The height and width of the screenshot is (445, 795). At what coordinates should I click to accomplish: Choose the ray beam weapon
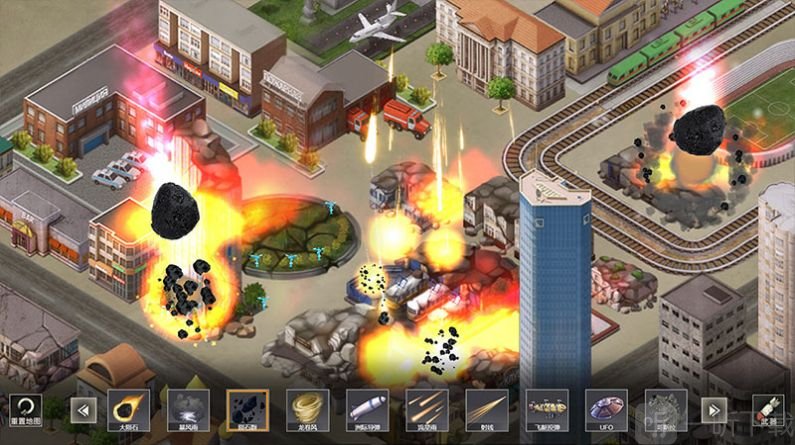click(486, 409)
